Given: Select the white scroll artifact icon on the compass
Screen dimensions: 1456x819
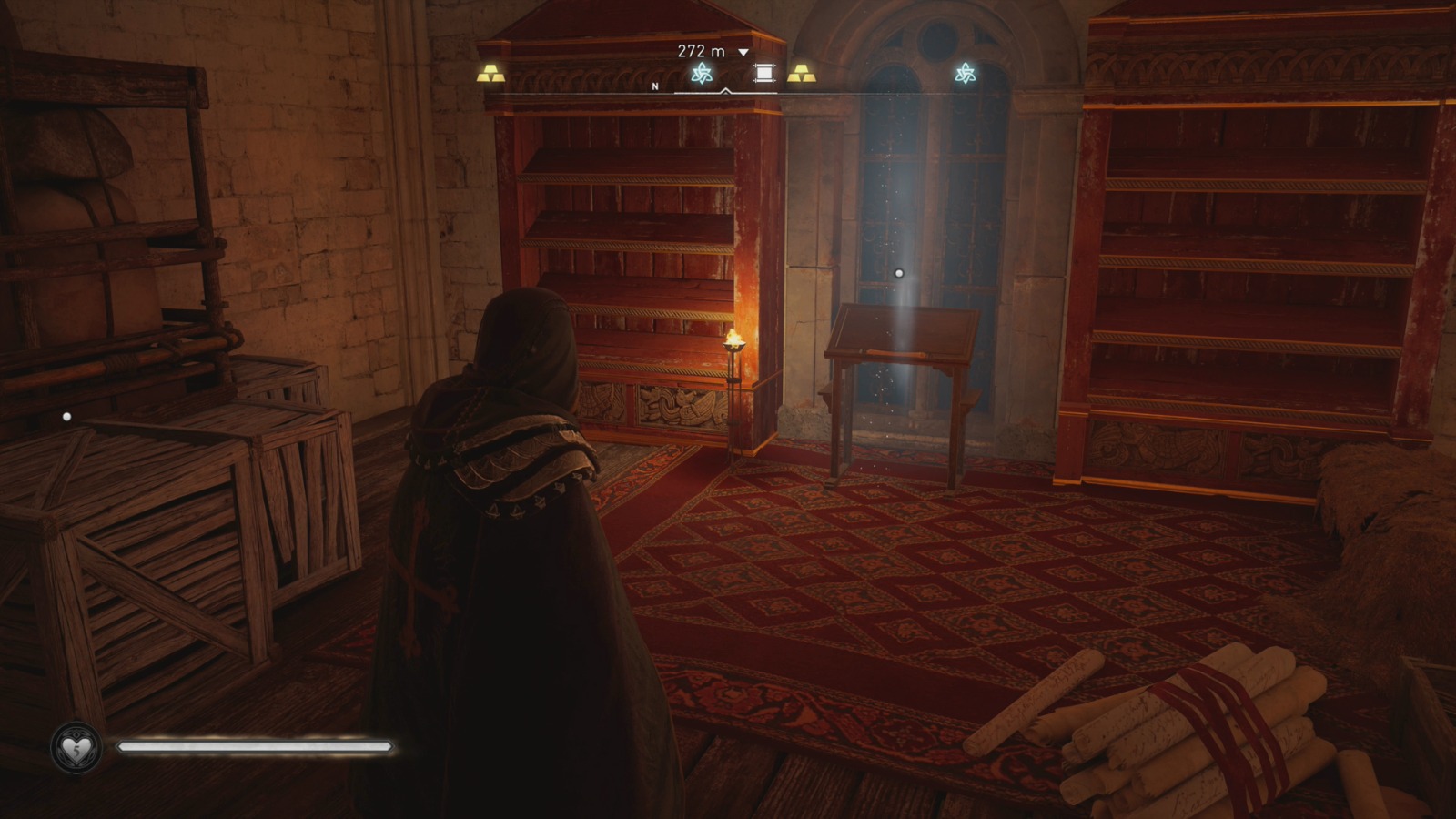Looking at the screenshot, I should 765,73.
